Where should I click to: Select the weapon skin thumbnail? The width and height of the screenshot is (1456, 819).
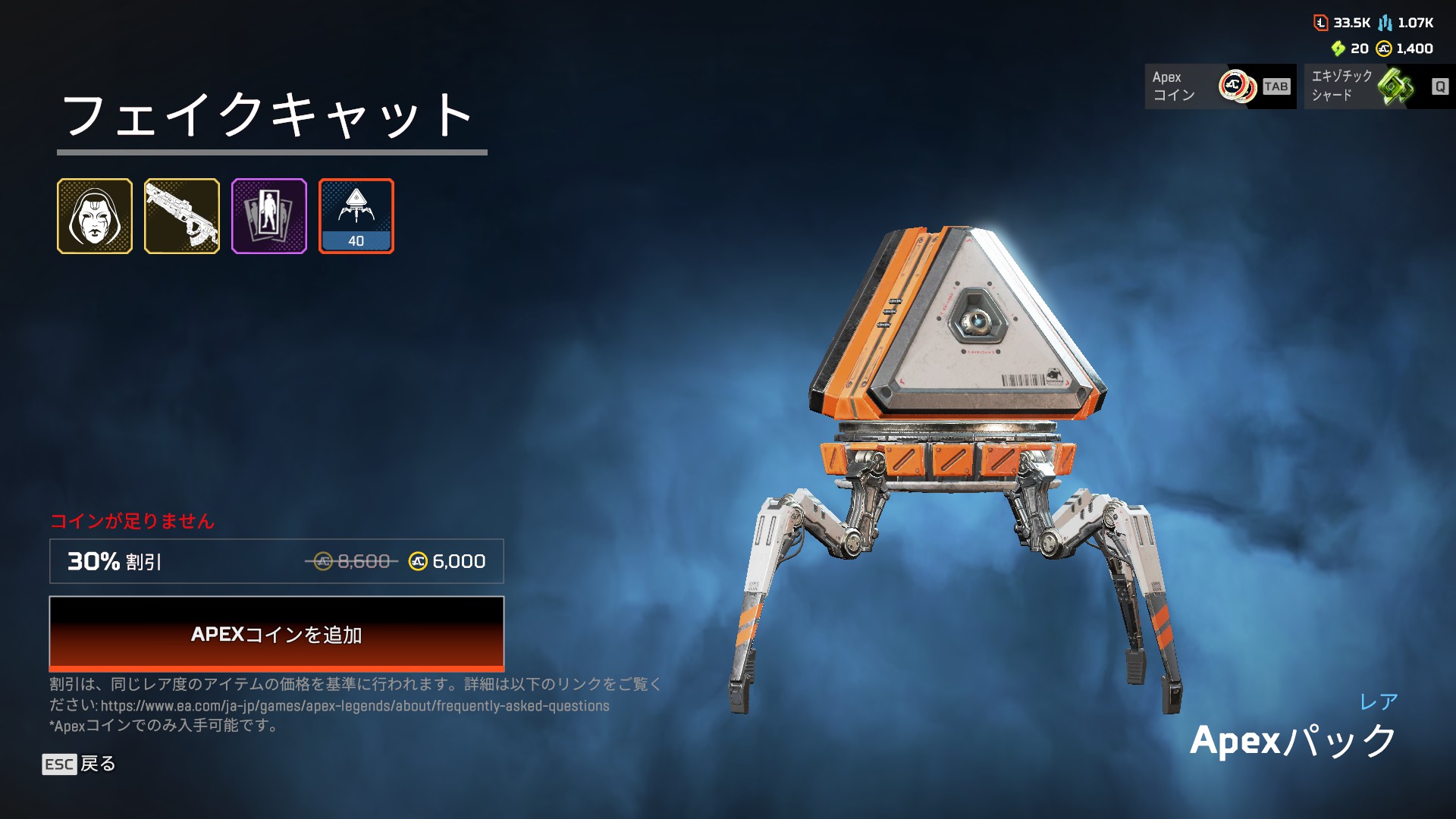click(182, 216)
